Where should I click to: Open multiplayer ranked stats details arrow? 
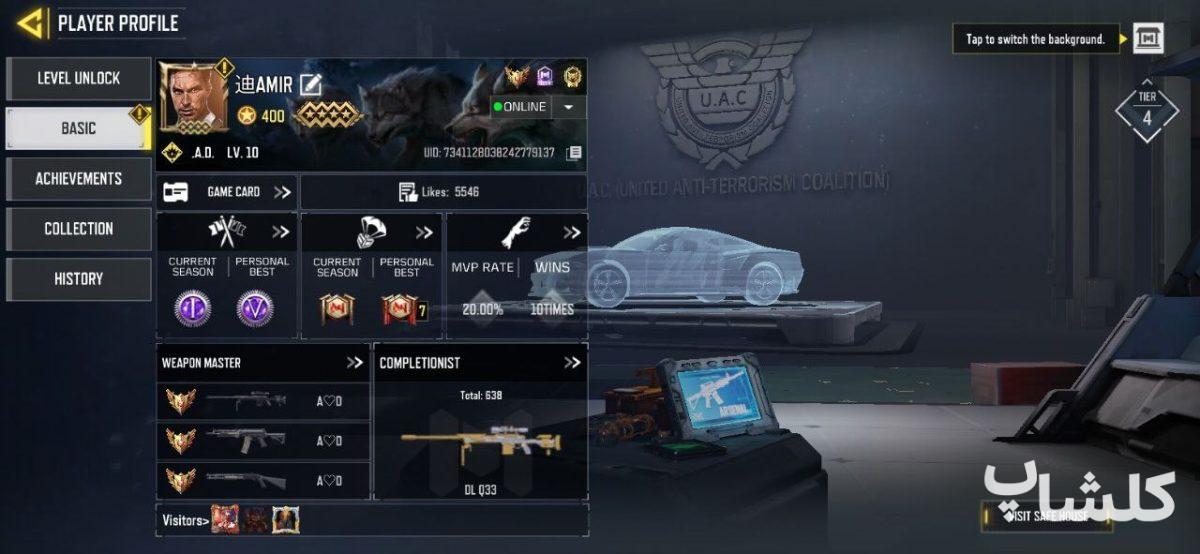tap(280, 232)
